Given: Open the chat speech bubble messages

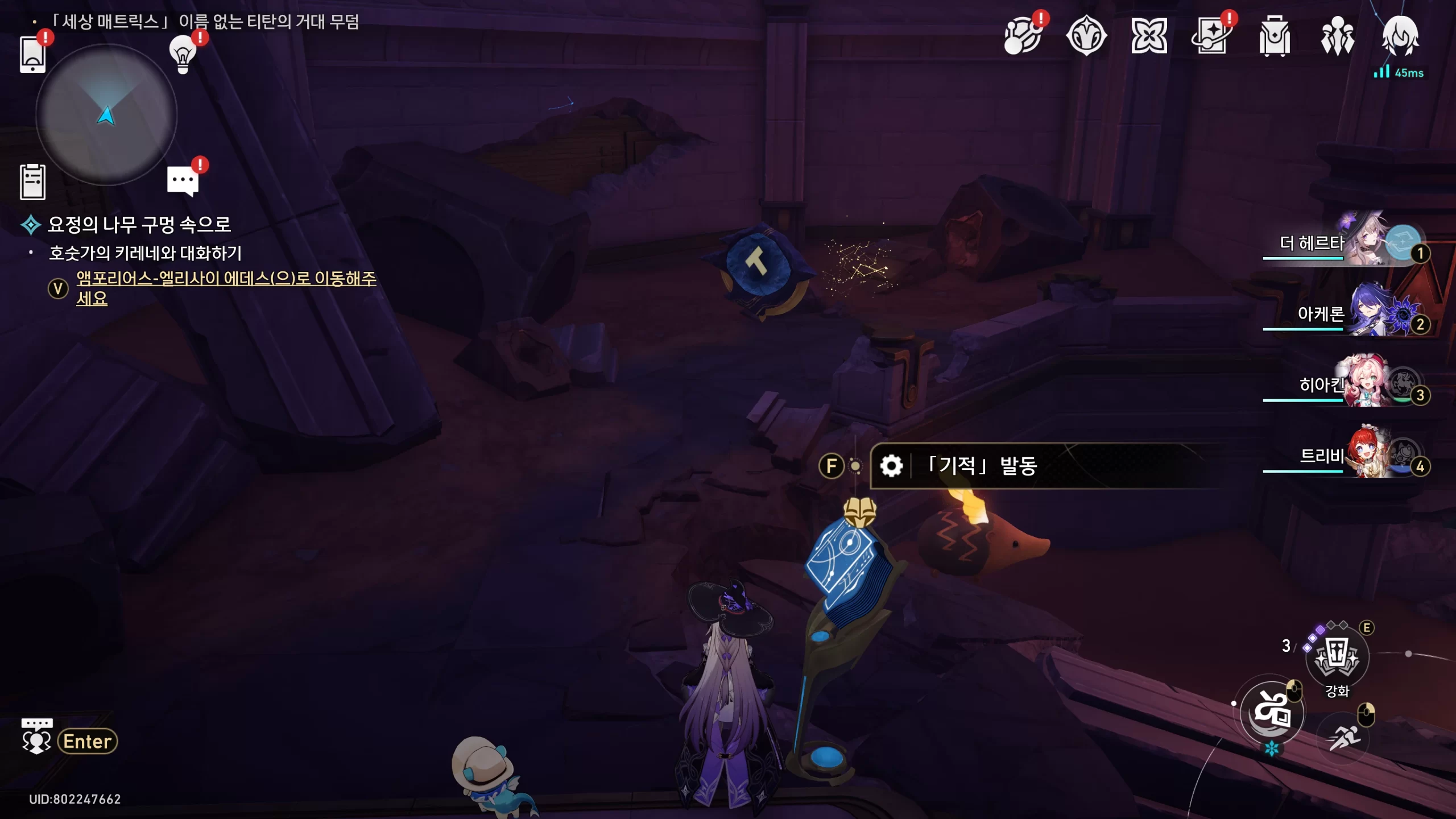Looking at the screenshot, I should coord(183,181).
